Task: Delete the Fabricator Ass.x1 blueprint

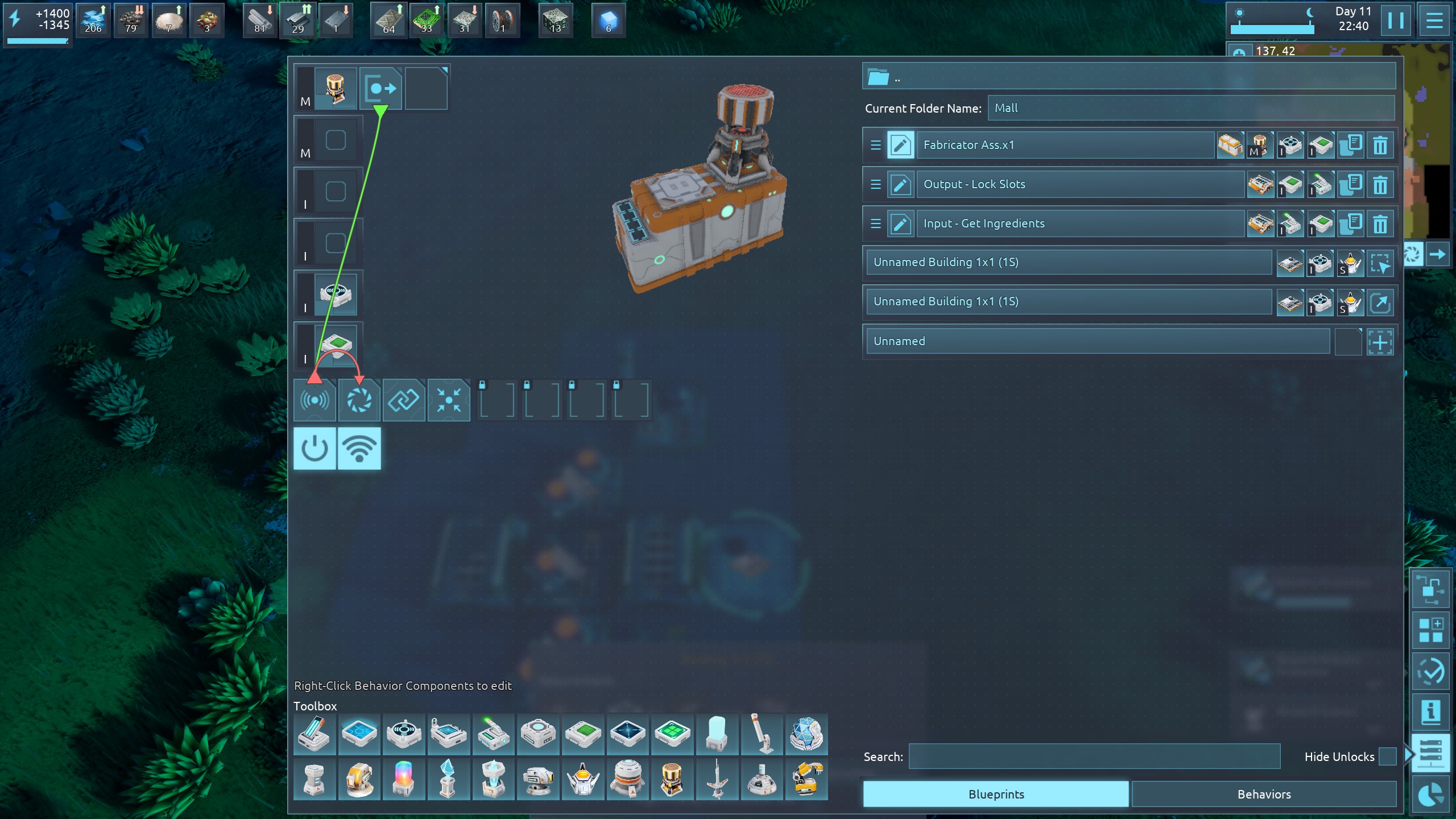Action: tap(1380, 145)
